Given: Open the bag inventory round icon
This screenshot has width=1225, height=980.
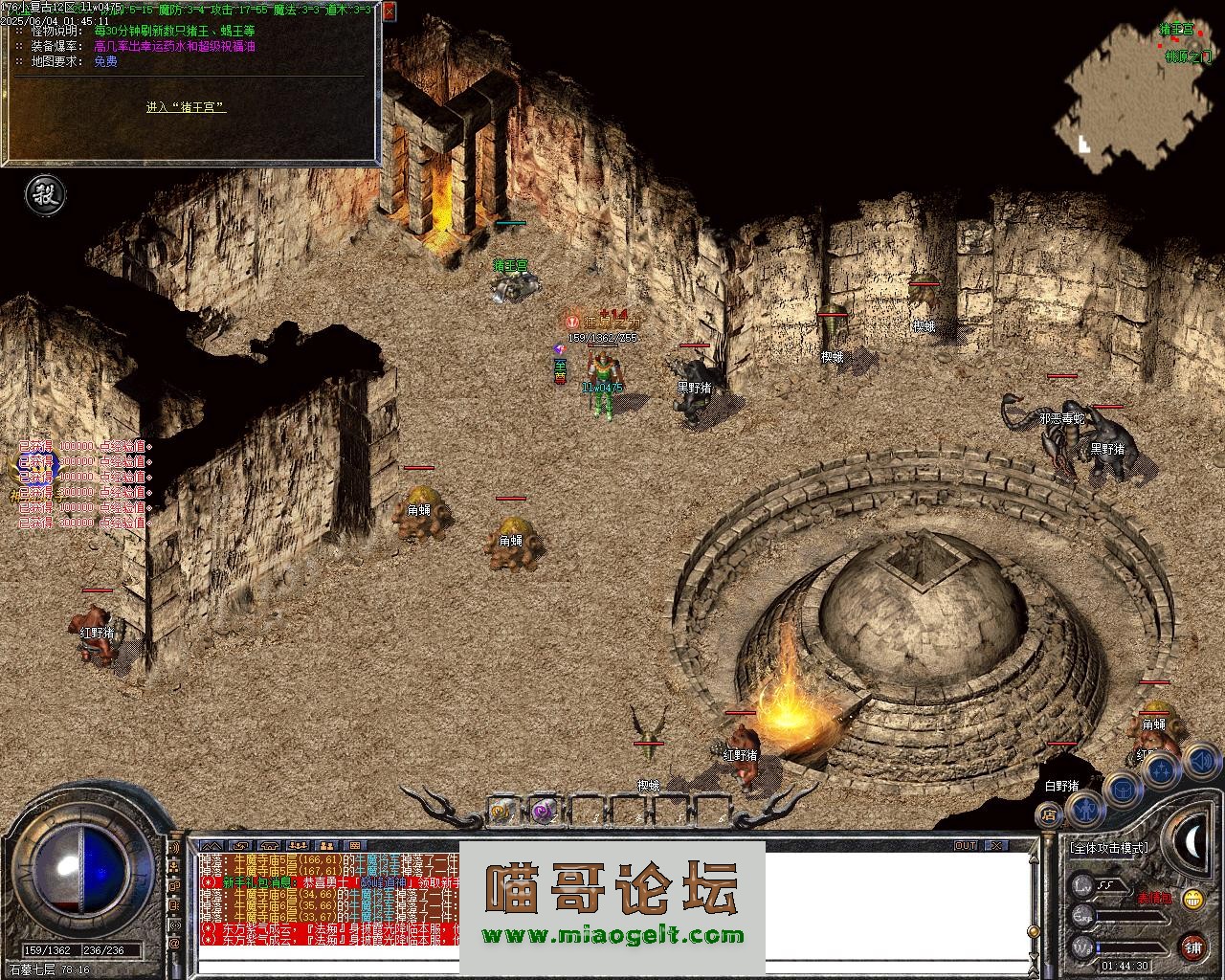Looking at the screenshot, I should pyautogui.click(x=1123, y=791).
